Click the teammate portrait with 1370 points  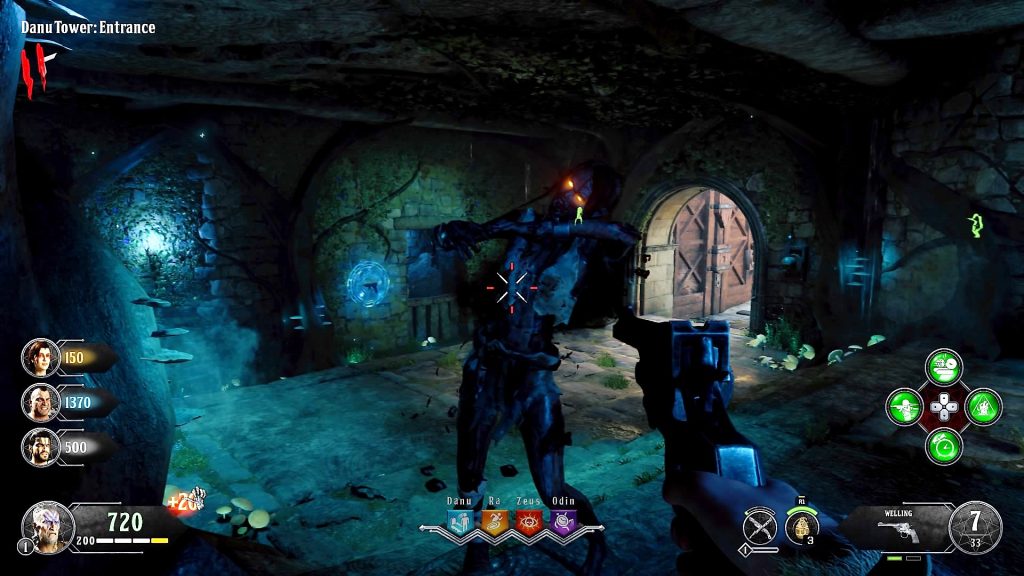40,402
